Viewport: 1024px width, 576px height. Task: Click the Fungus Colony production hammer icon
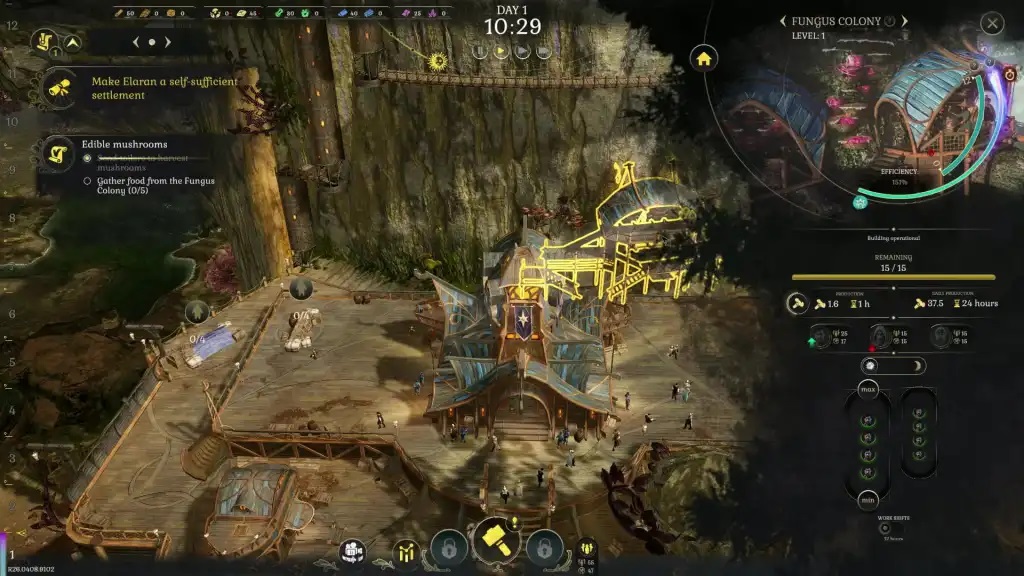[x=798, y=303]
